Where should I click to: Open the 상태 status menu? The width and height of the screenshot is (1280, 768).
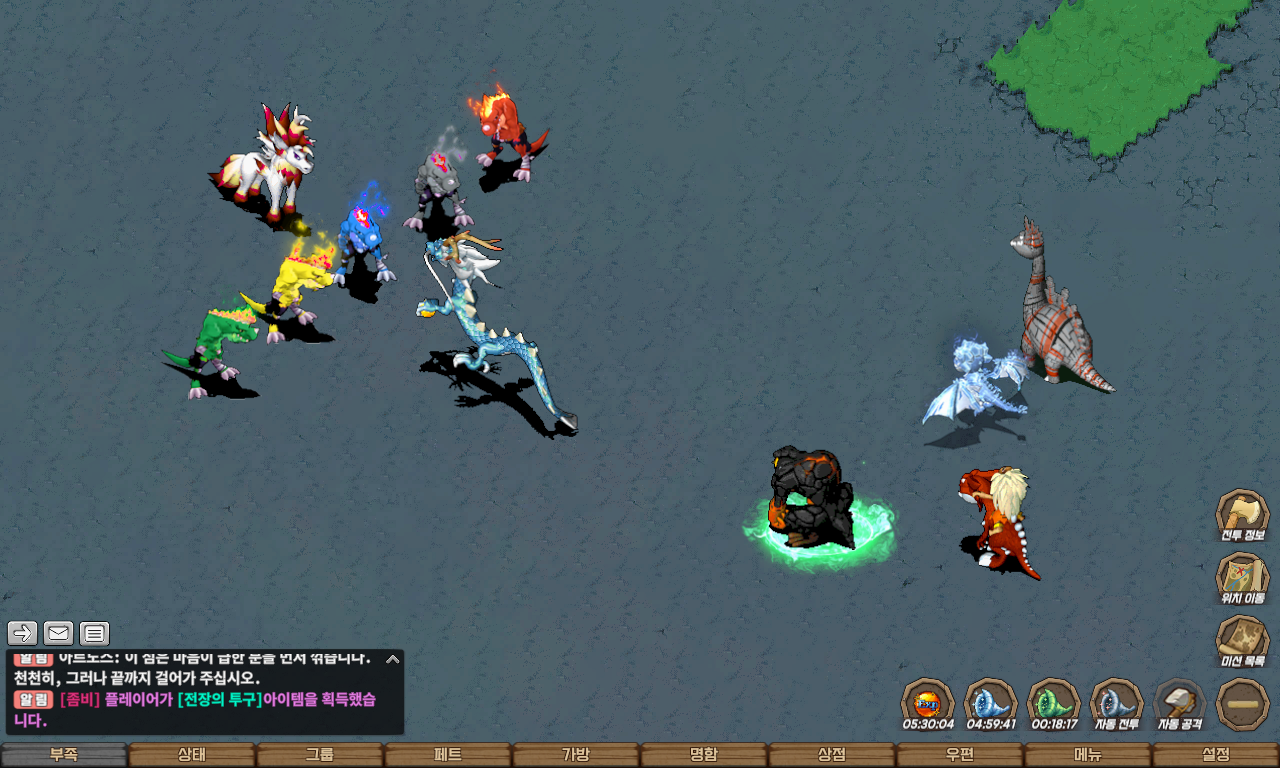coord(192,755)
